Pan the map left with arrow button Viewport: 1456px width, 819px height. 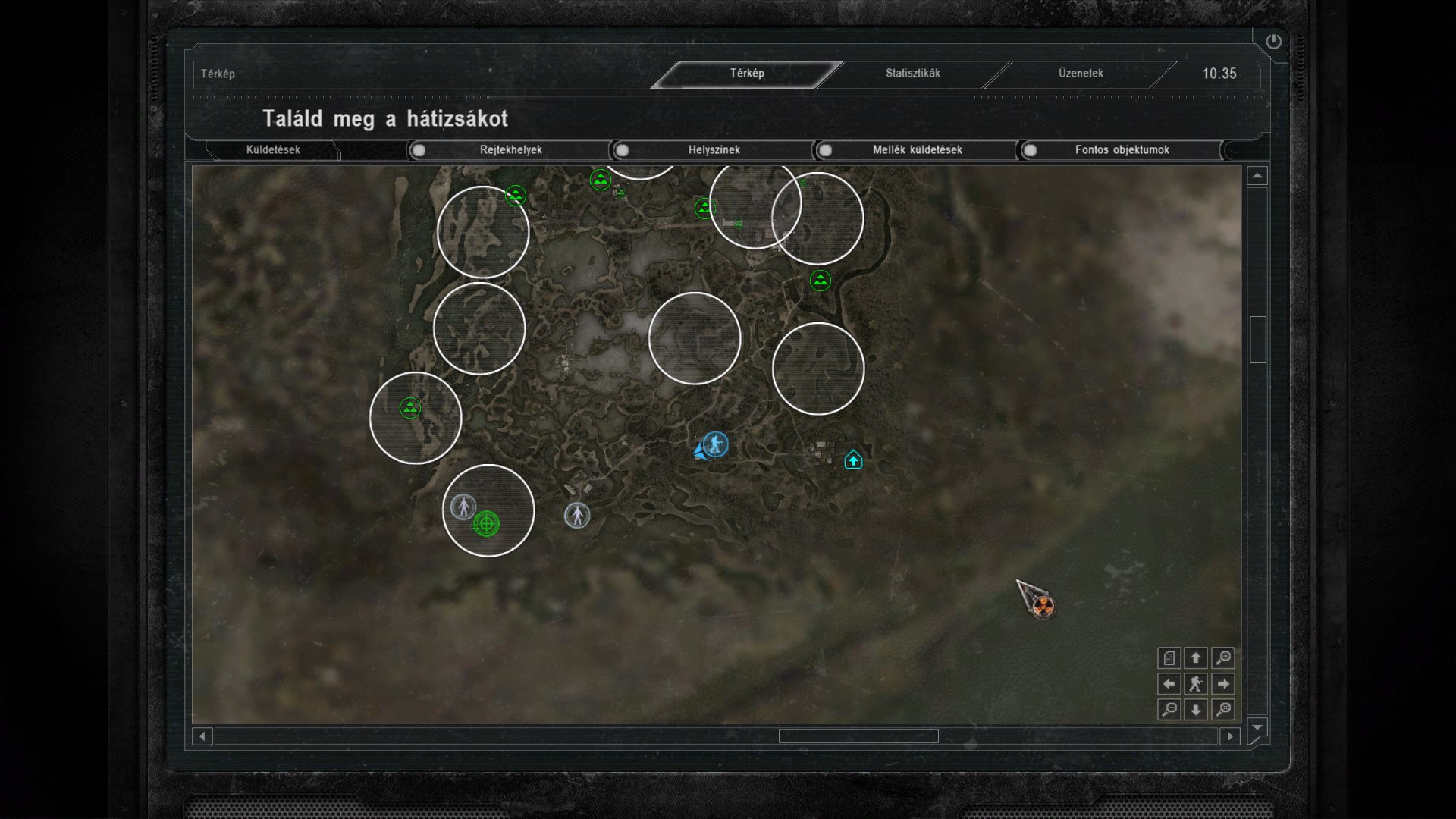click(1169, 684)
